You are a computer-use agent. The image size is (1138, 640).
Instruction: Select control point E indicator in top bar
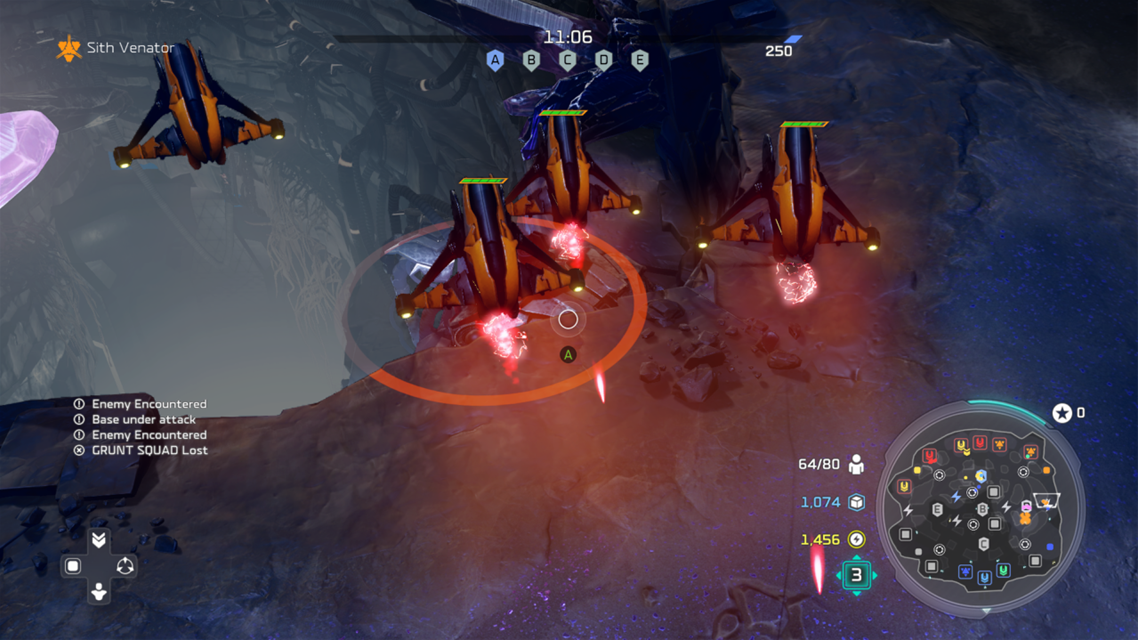click(640, 60)
